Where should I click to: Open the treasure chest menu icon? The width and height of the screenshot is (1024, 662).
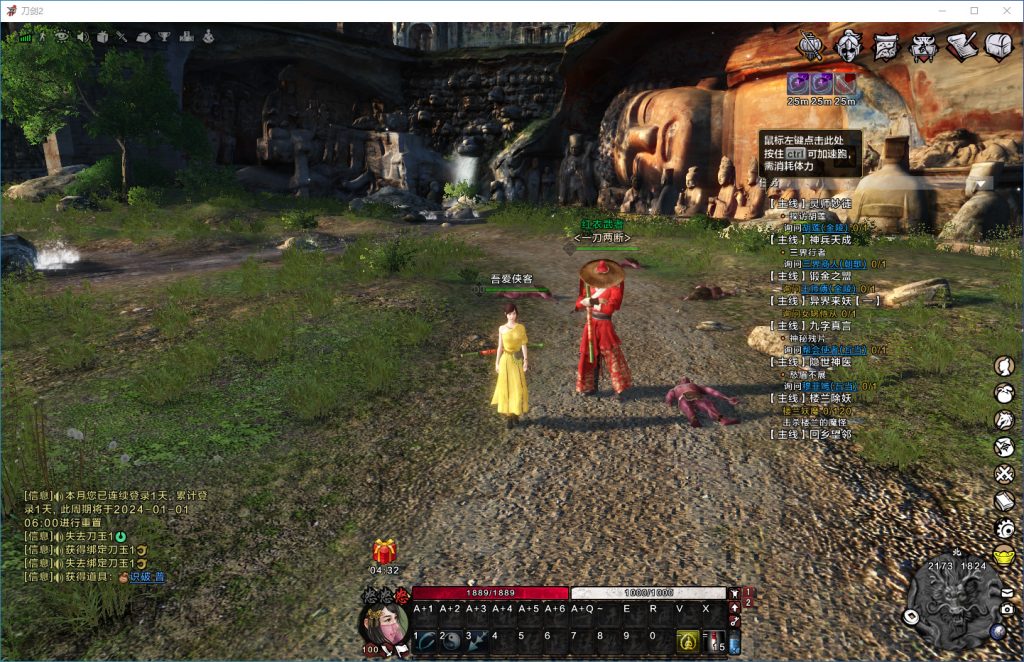coord(999,46)
